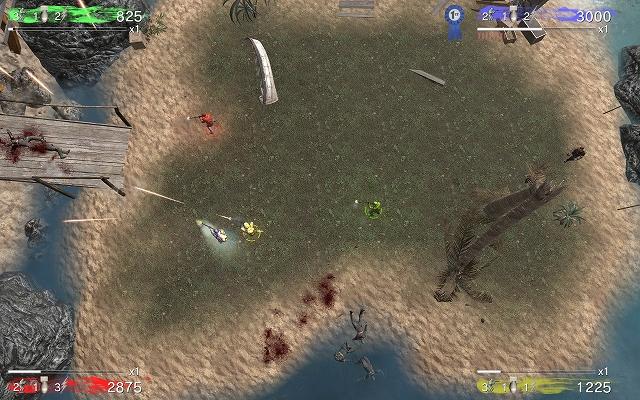Select the red player's bomb icon
Screen dimensions: 640x400
point(42,386)
